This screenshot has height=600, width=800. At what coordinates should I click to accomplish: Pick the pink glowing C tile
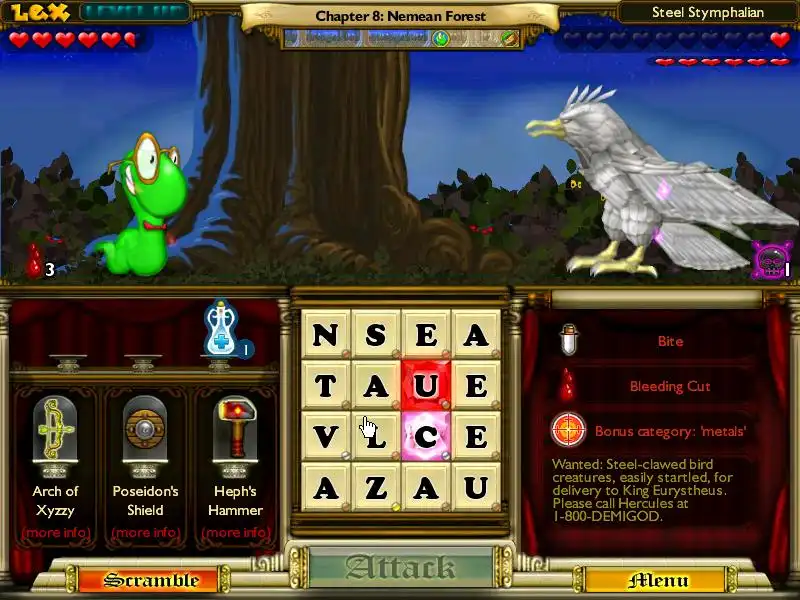pyautogui.click(x=426, y=436)
